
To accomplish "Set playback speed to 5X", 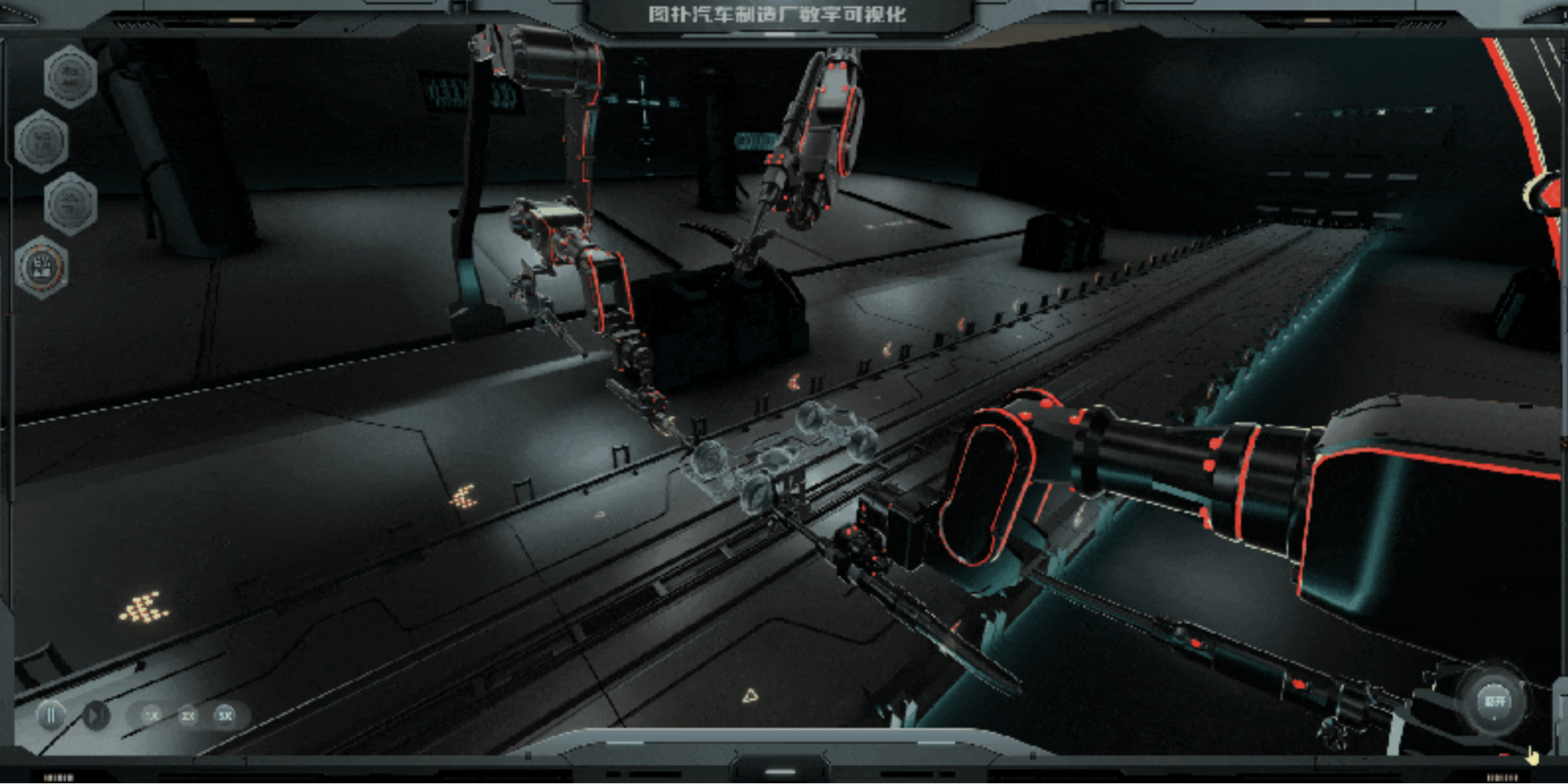I will click(x=225, y=715).
